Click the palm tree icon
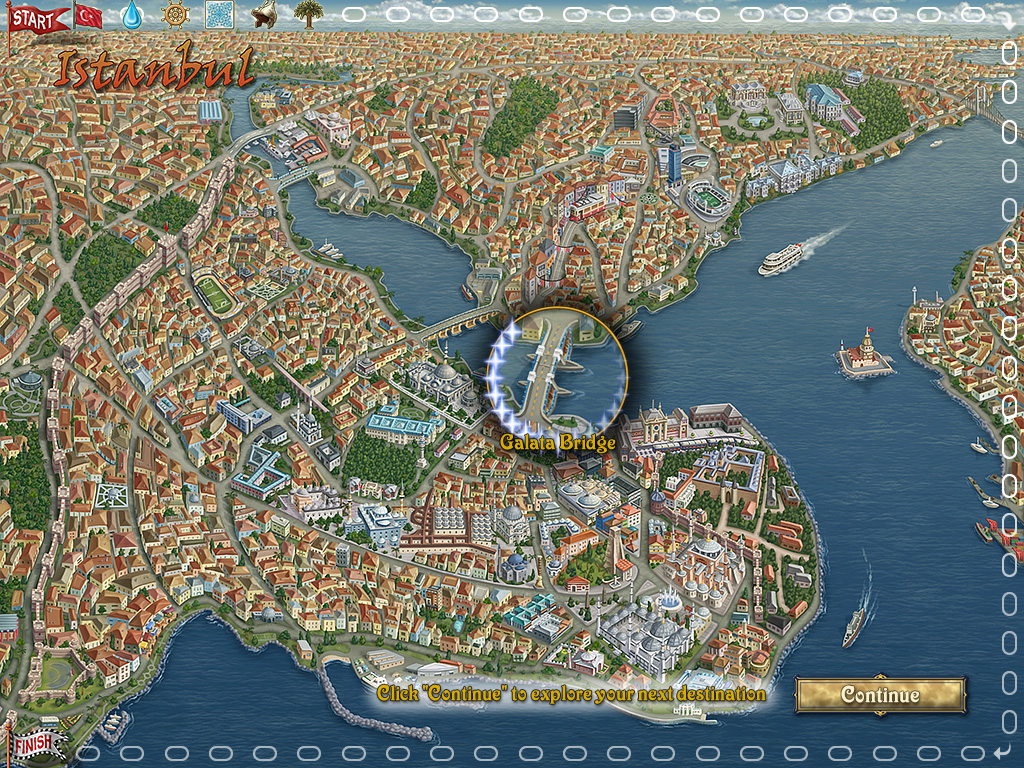The image size is (1024, 768). coord(308,15)
